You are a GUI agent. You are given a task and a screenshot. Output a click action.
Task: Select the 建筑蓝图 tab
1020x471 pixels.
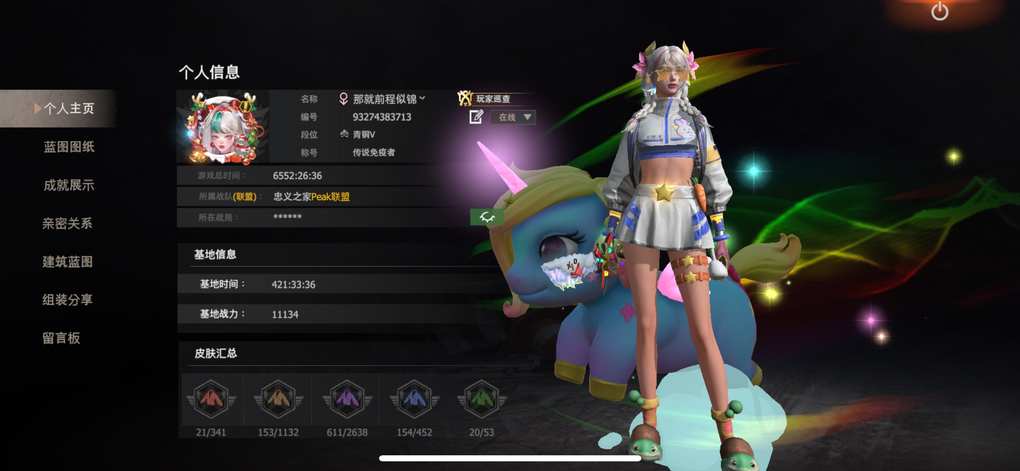coord(68,262)
